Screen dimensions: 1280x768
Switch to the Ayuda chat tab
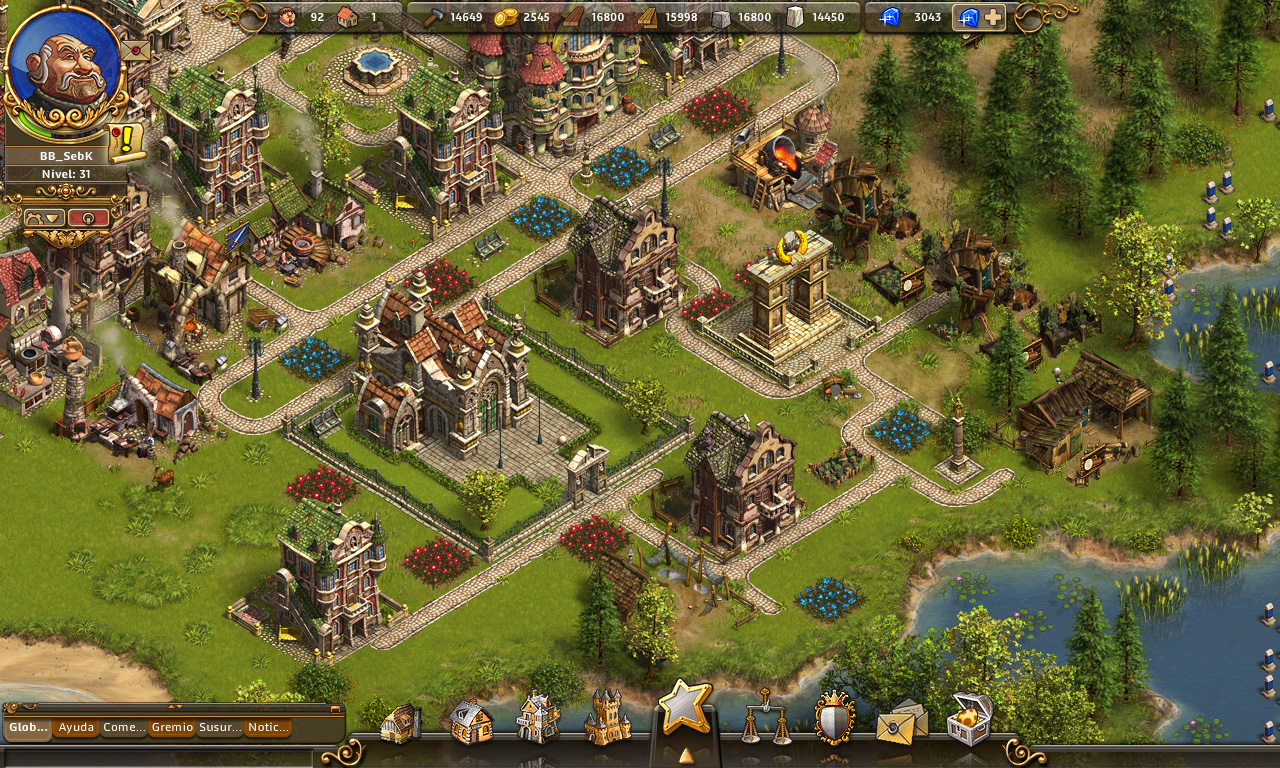(x=76, y=728)
